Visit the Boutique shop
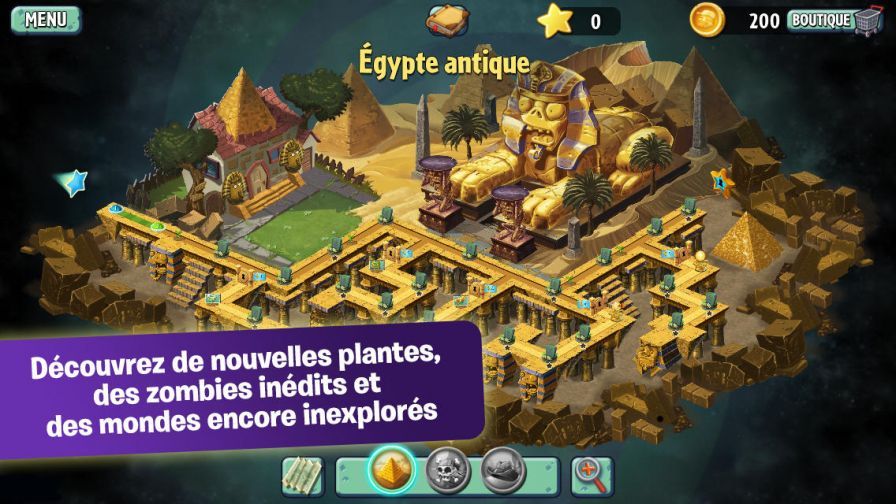Viewport: 896px width, 504px height. (x=834, y=20)
